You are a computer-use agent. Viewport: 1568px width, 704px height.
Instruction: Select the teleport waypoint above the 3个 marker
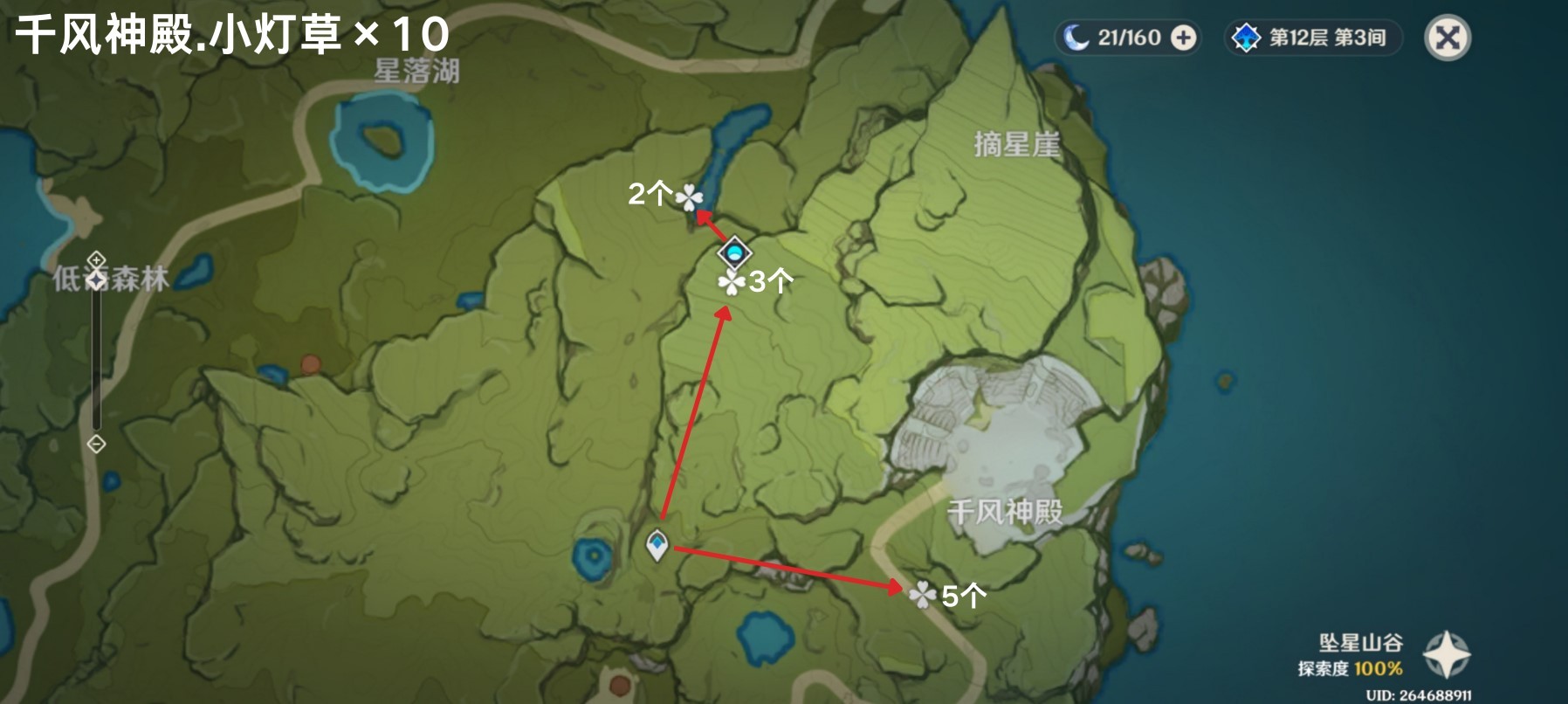tap(733, 254)
